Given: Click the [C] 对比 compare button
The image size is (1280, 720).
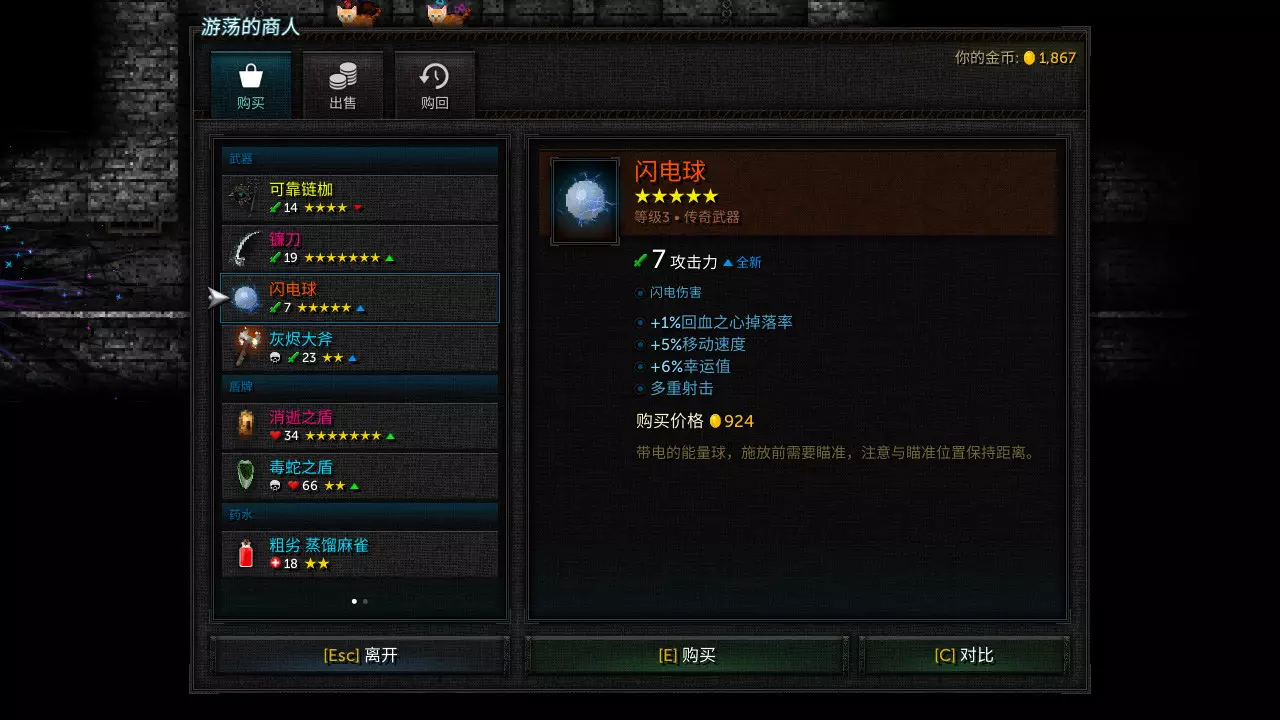Looking at the screenshot, I should tap(963, 654).
